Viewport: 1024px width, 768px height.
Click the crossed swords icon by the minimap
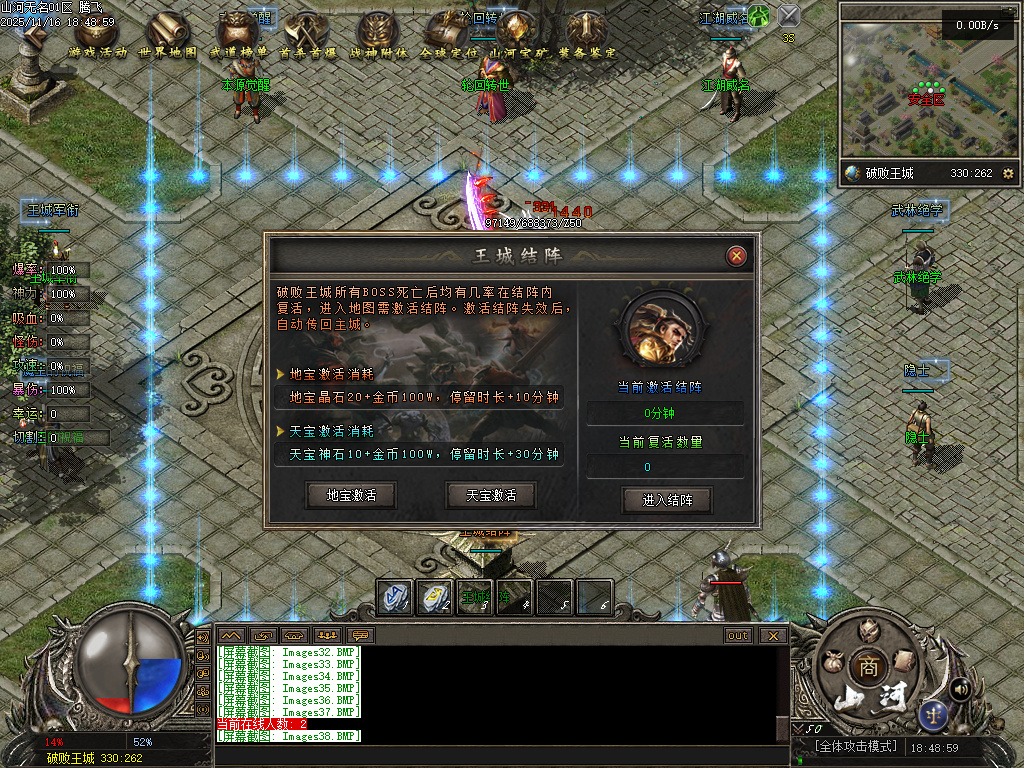[x=789, y=15]
